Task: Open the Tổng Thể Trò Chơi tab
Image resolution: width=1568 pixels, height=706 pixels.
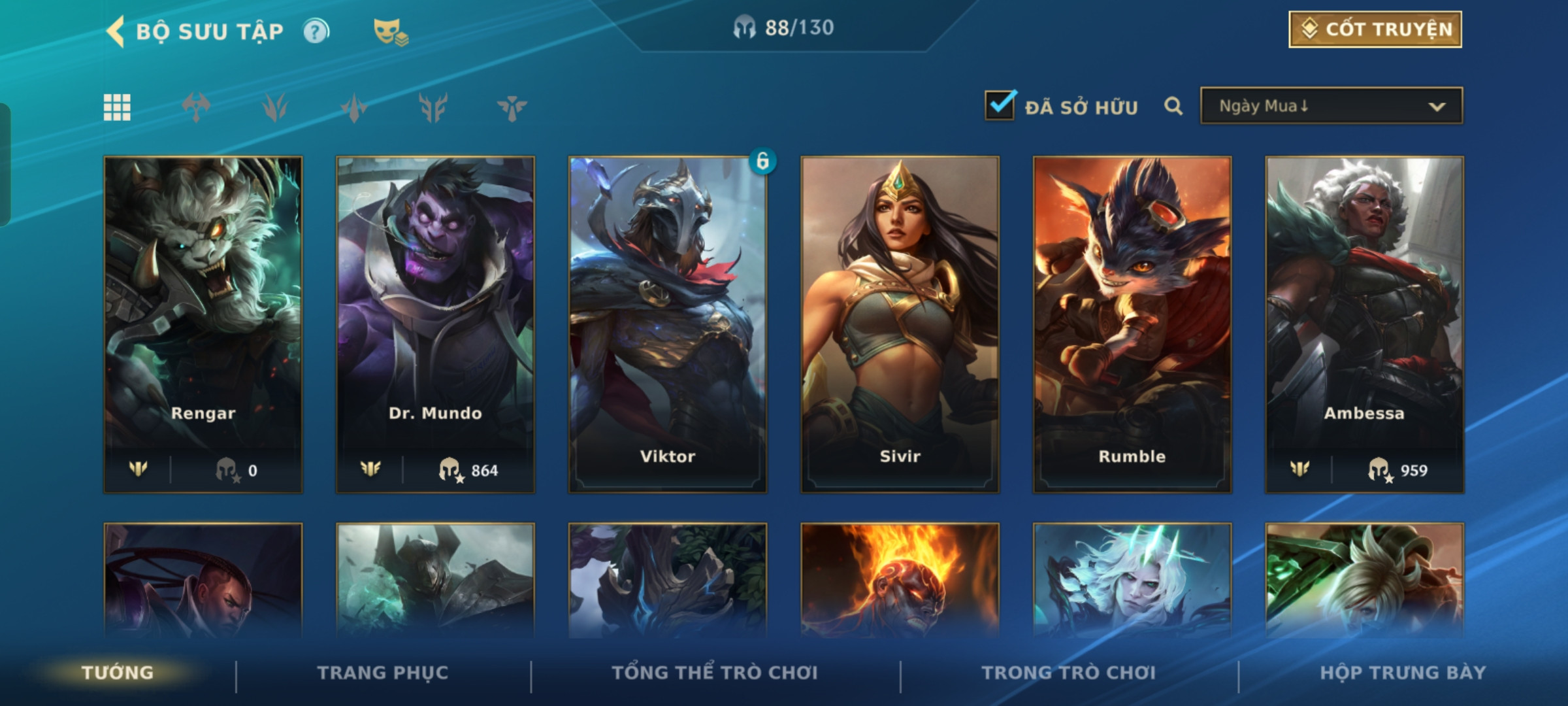Action: [x=715, y=673]
